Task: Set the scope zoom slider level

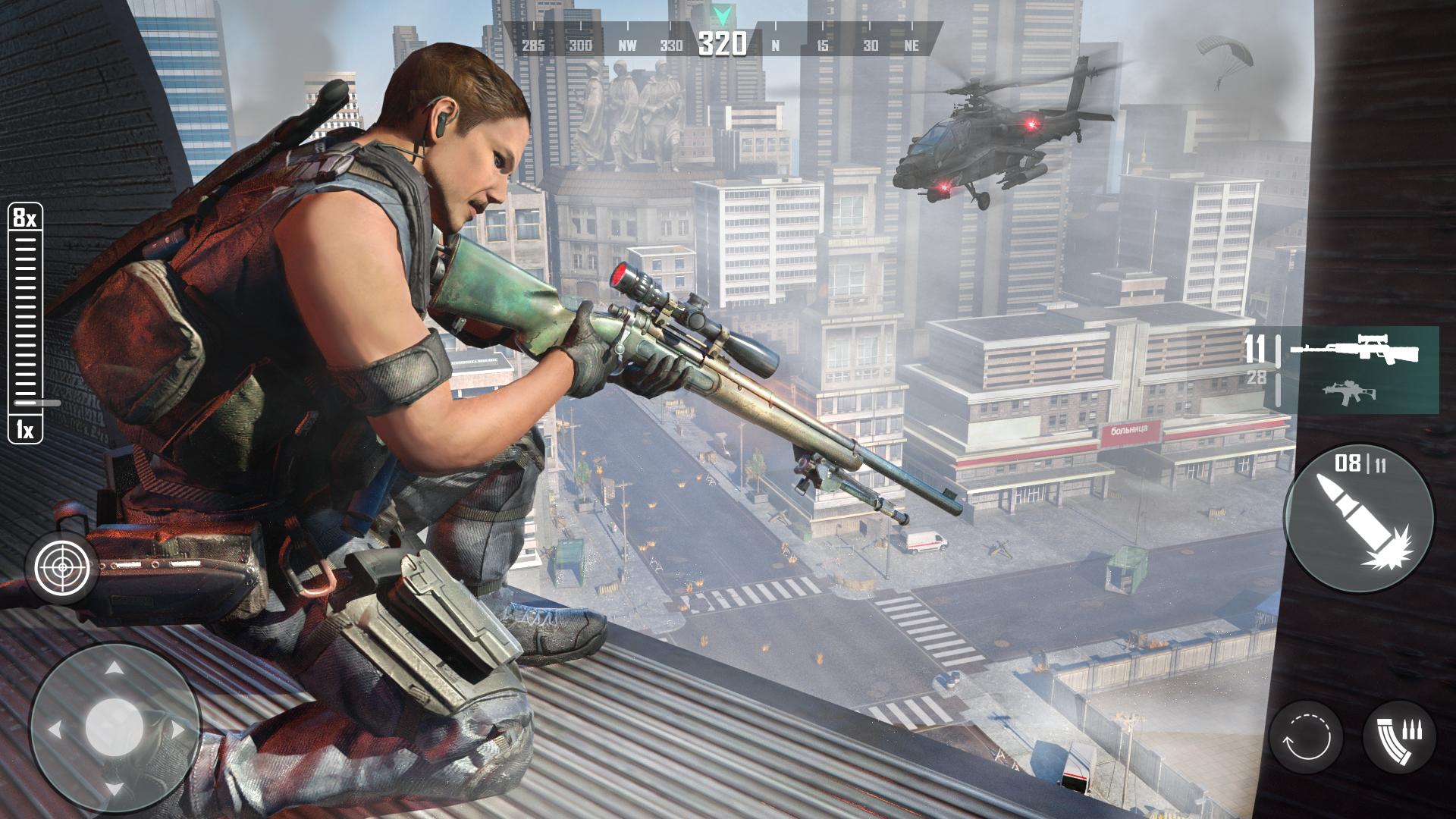Action: coord(27,322)
